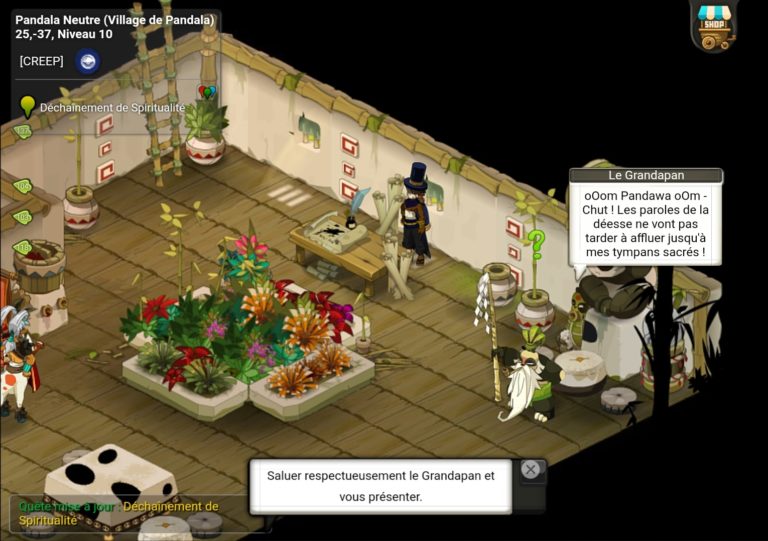Select the quest update notification message
Viewport: 768px width, 541px height.
click(118, 513)
